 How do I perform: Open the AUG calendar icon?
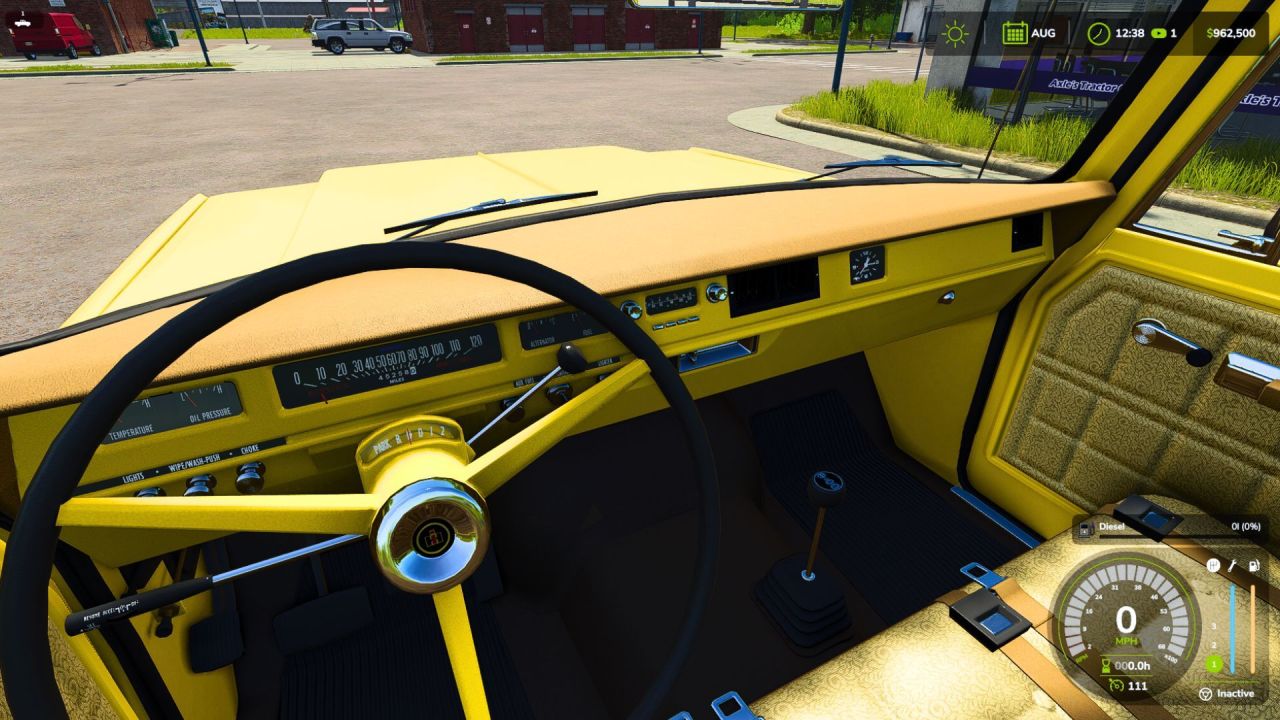tap(1015, 33)
